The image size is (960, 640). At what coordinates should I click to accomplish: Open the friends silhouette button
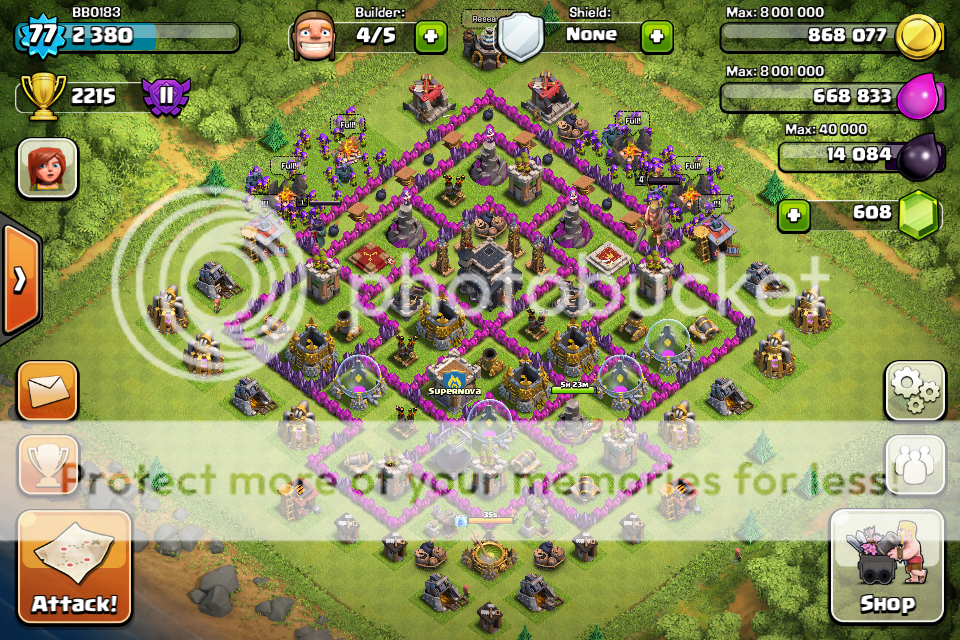[914, 465]
